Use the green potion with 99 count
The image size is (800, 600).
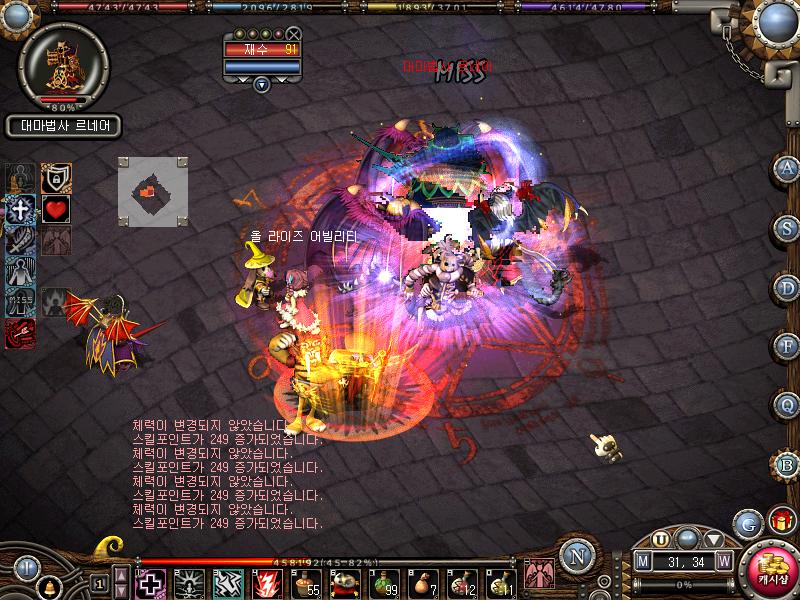point(385,582)
